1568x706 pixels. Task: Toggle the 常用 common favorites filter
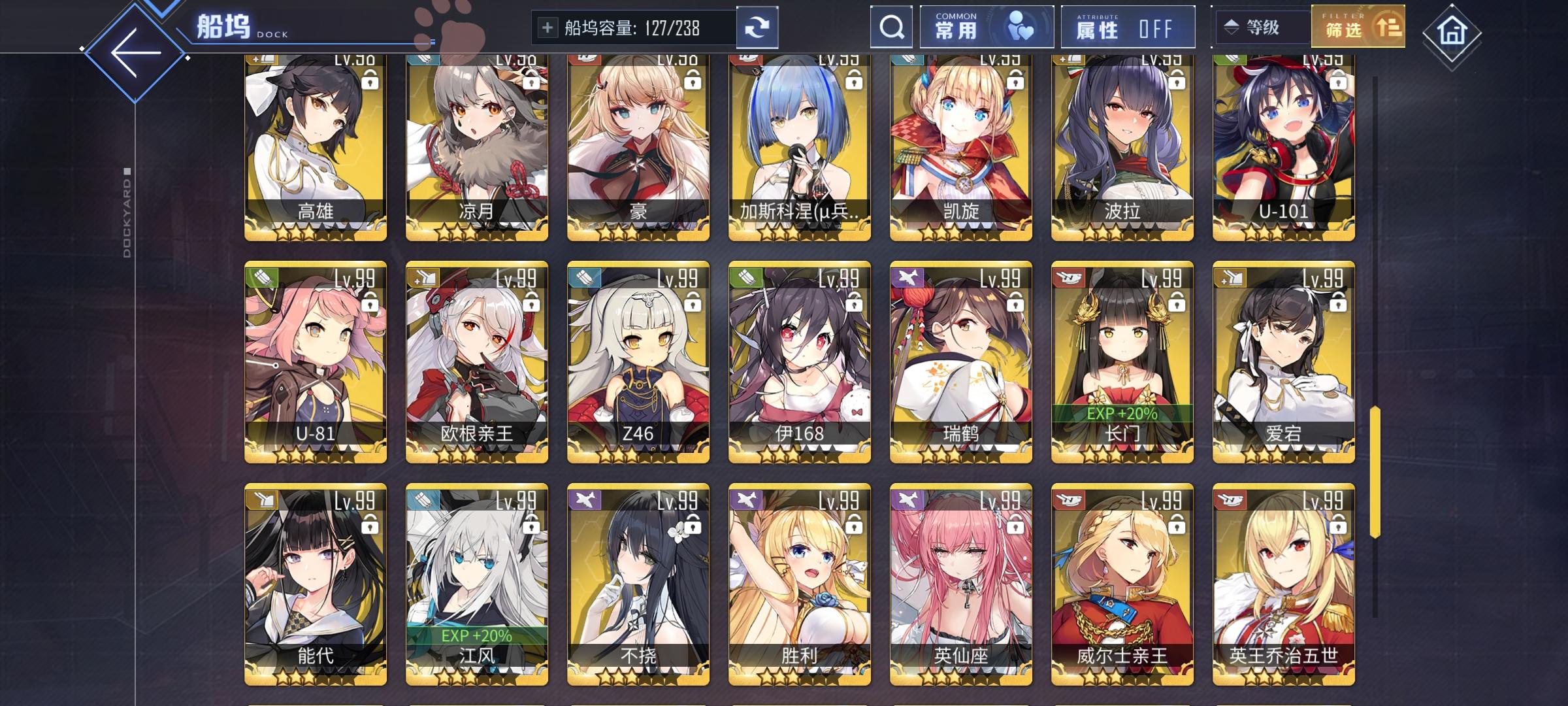987,26
